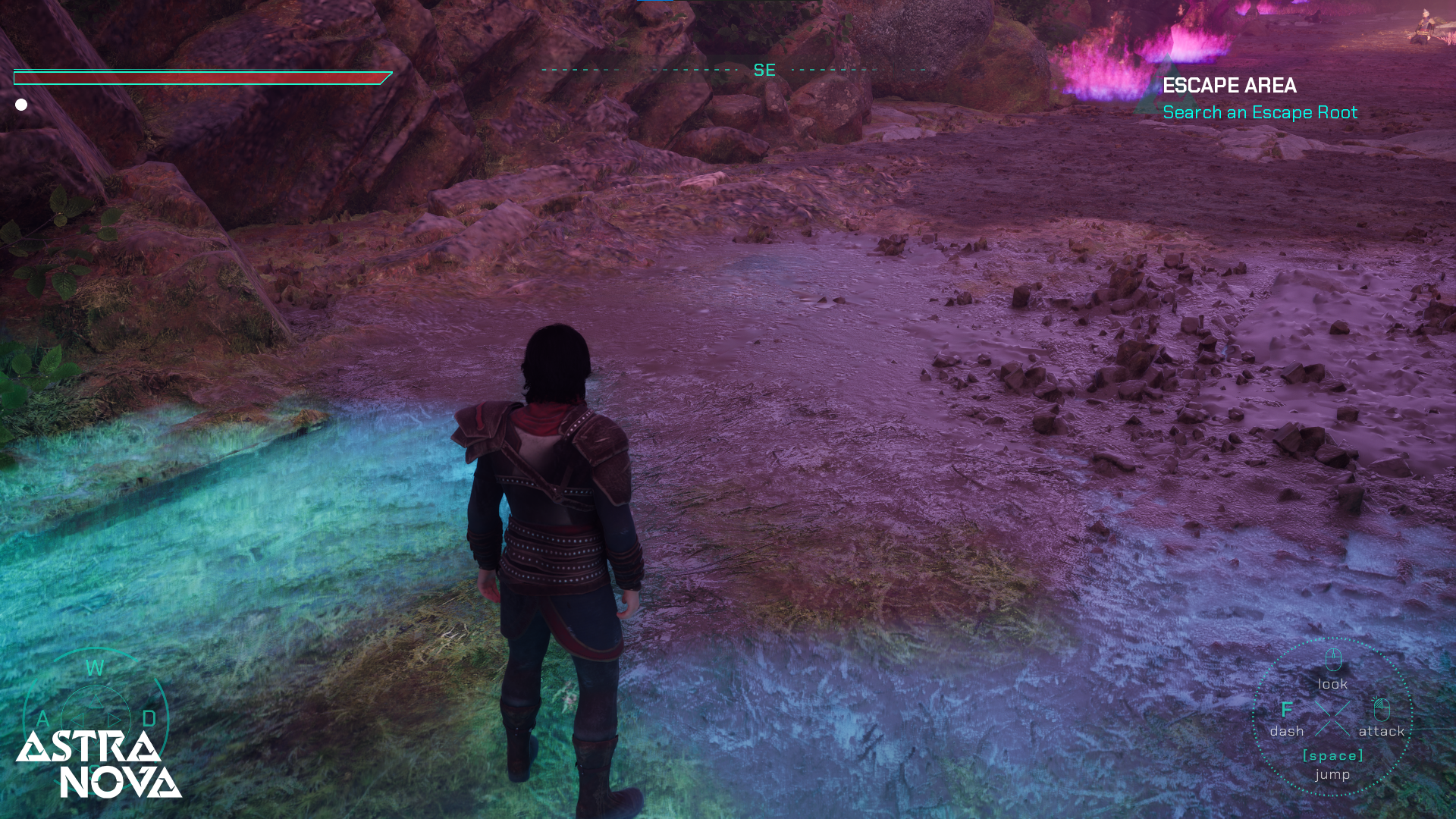Click the Astra Nova logo
This screenshot has width=1456, height=819.
[x=99, y=764]
